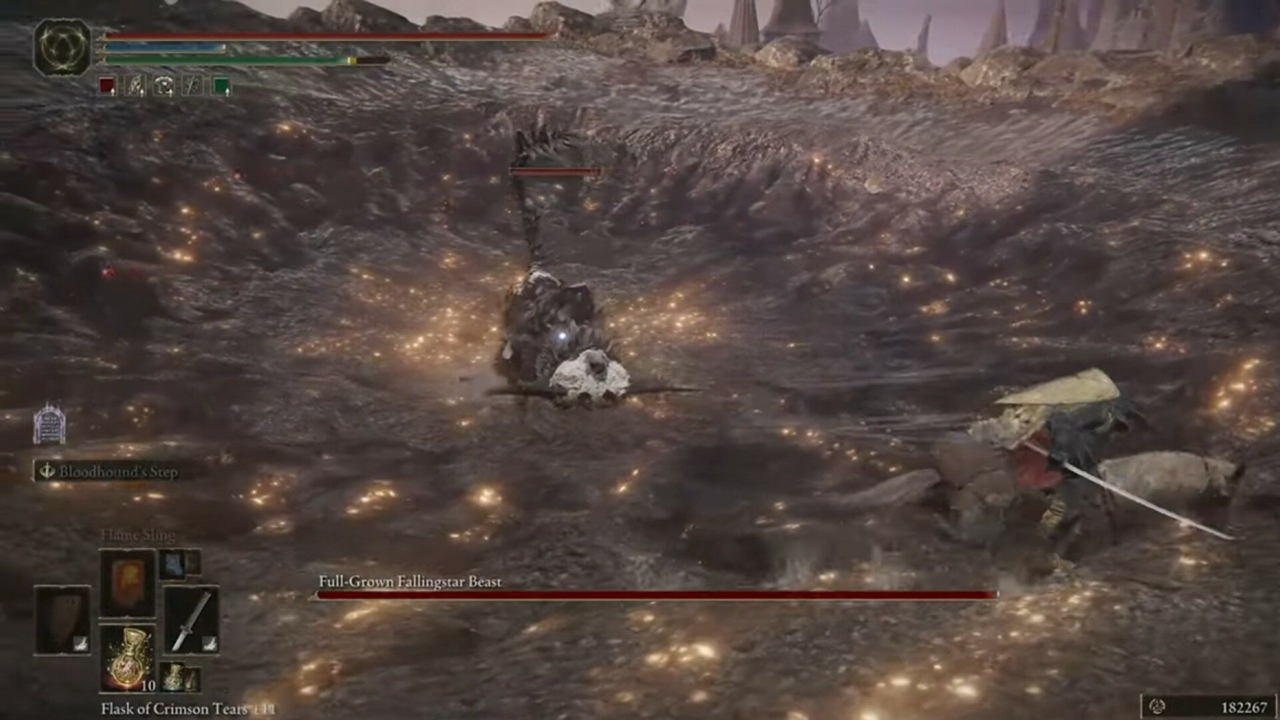Click the Great Rune emblem above health bar
Screen dimensions: 1280x720
[60, 47]
